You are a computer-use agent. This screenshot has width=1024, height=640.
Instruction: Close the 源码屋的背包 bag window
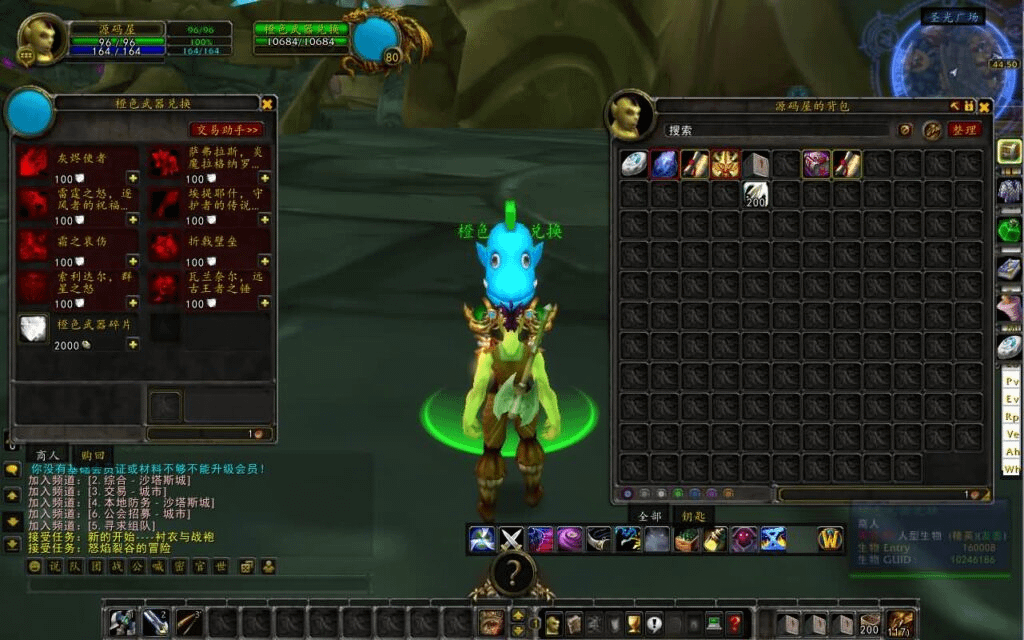984,105
